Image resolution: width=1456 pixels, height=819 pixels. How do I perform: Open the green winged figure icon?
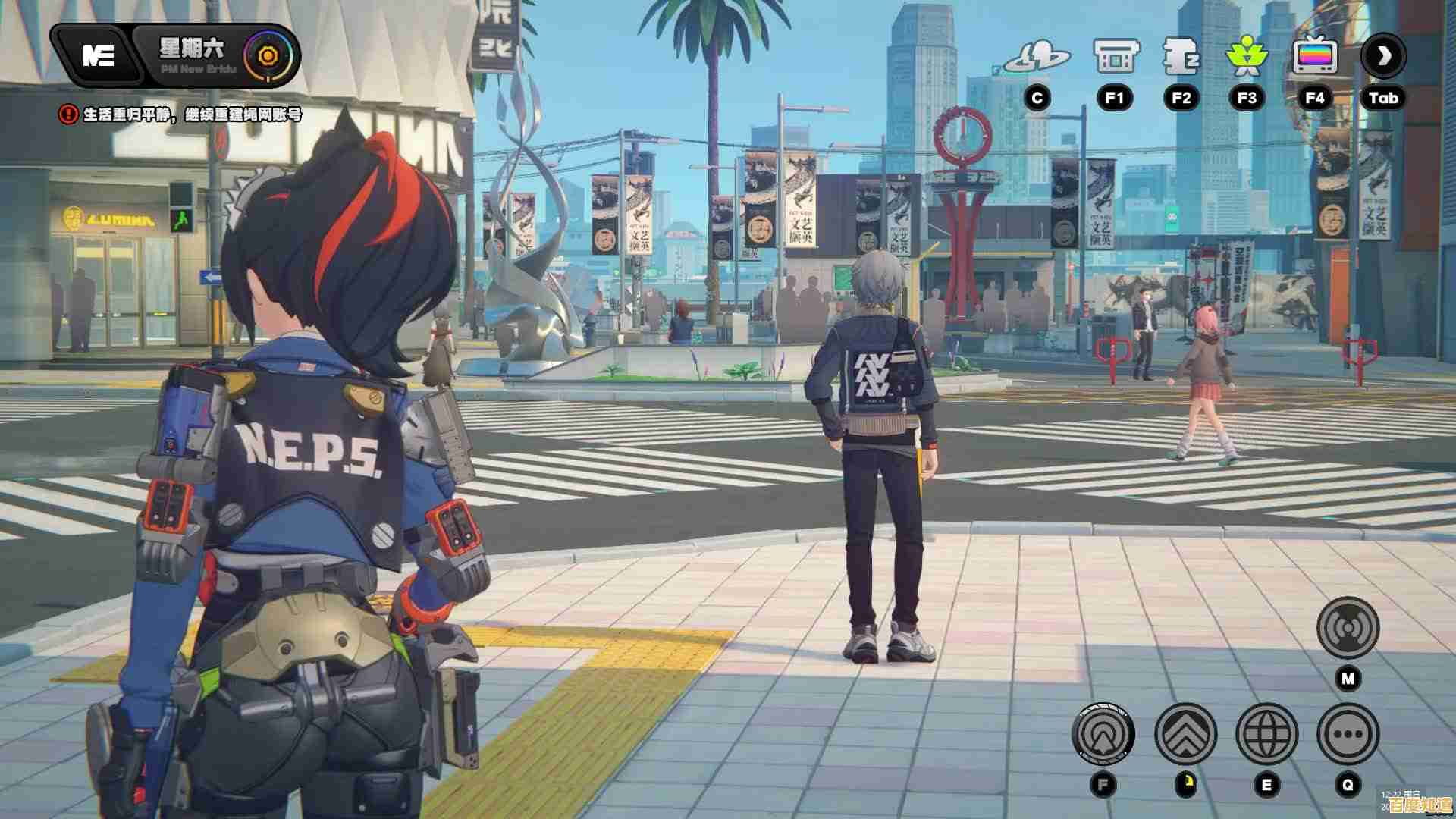click(x=1247, y=57)
